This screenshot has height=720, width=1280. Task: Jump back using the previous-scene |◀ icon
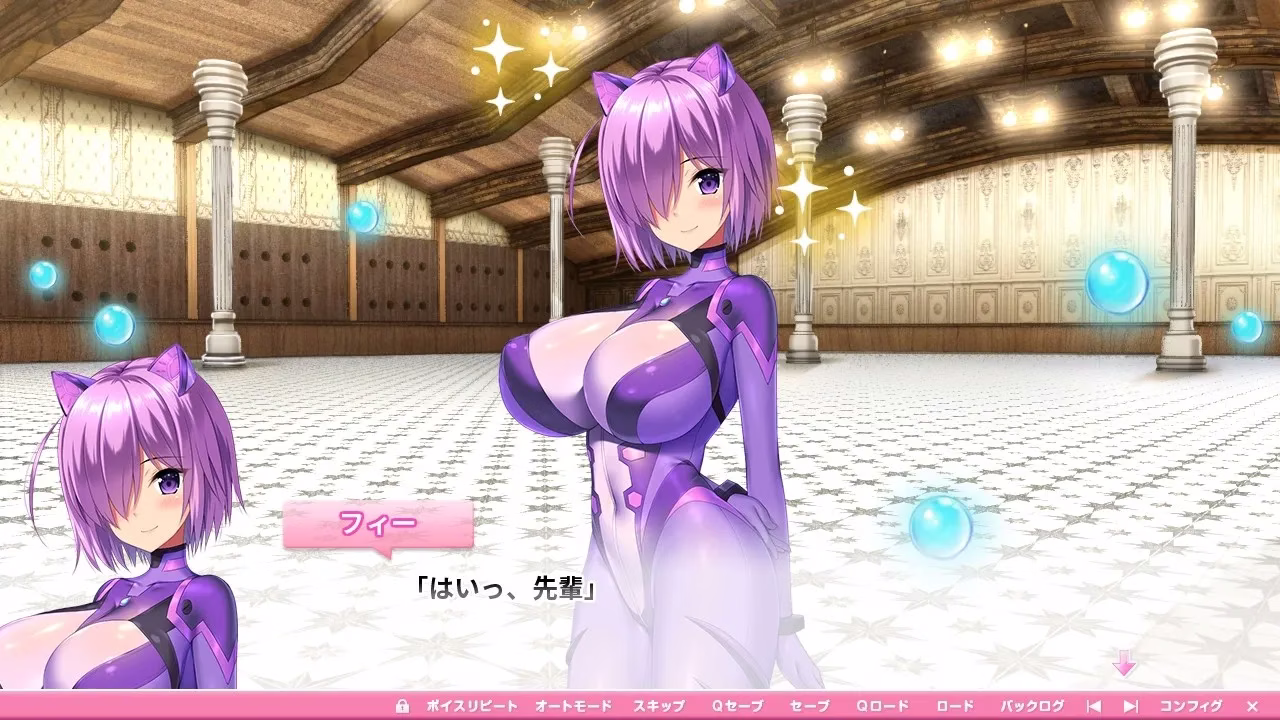(1094, 703)
